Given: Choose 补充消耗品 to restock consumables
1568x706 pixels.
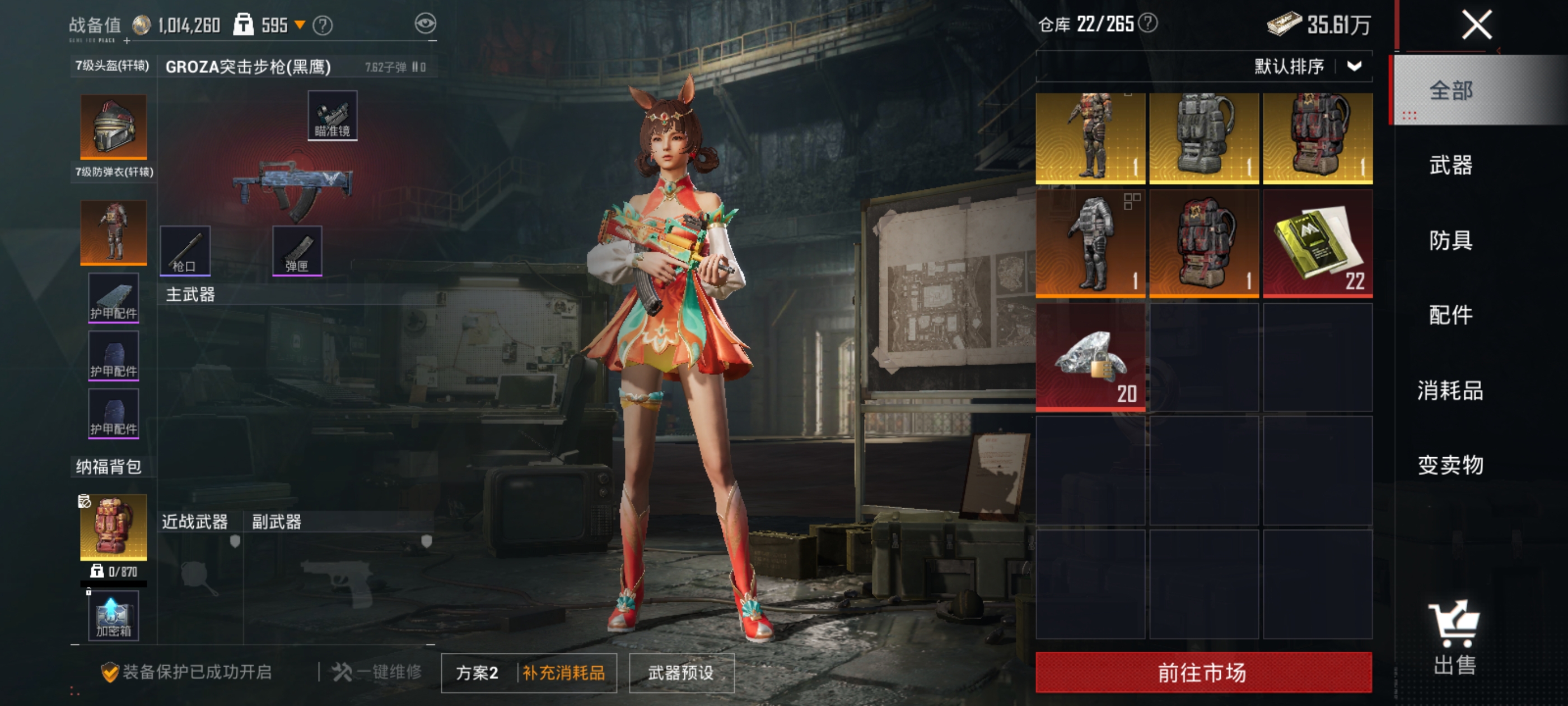Looking at the screenshot, I should [564, 672].
